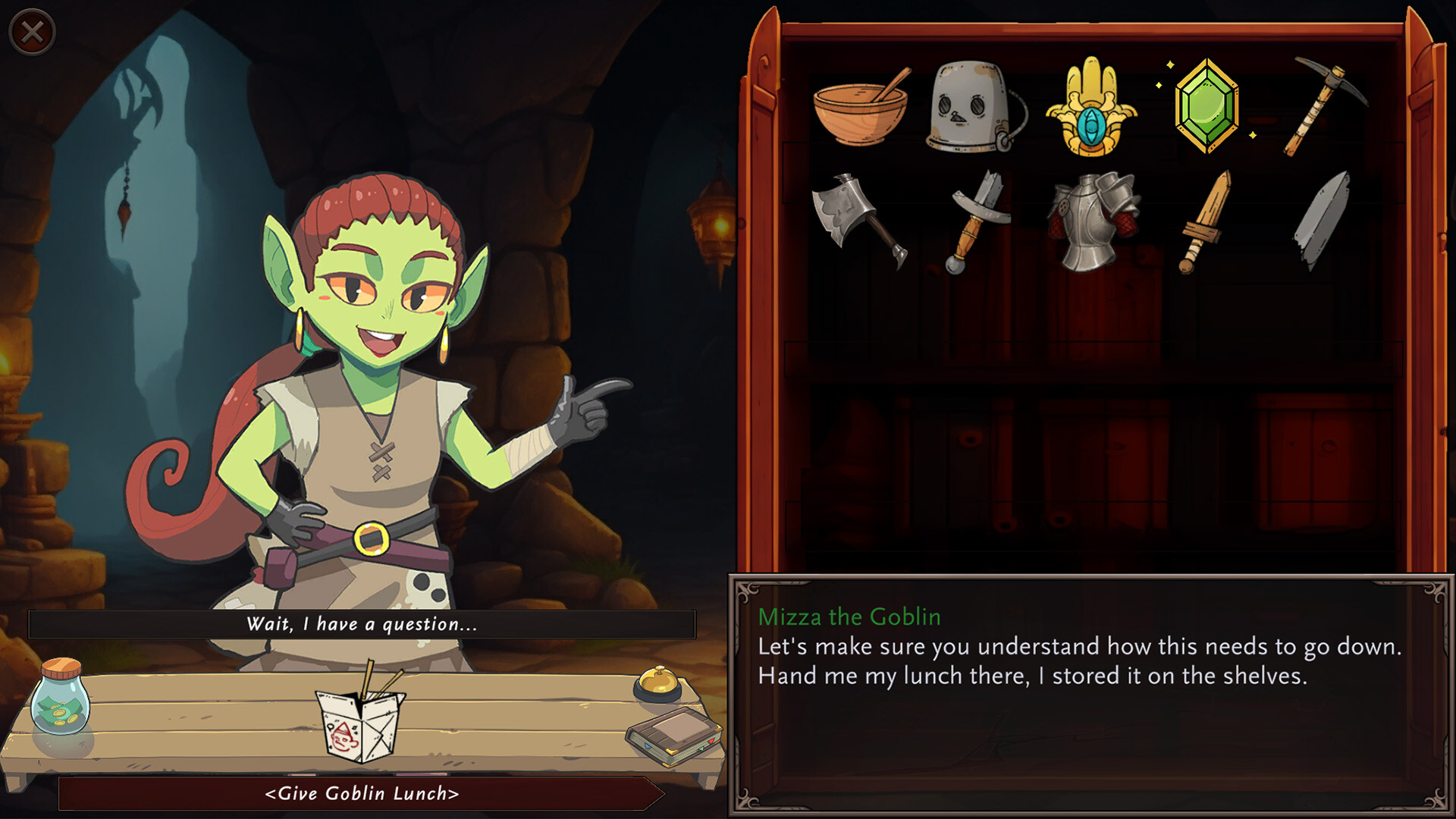Viewport: 1456px width, 819px height.
Task: Choose the 'Wait, I have a question...' option
Action: point(362,624)
